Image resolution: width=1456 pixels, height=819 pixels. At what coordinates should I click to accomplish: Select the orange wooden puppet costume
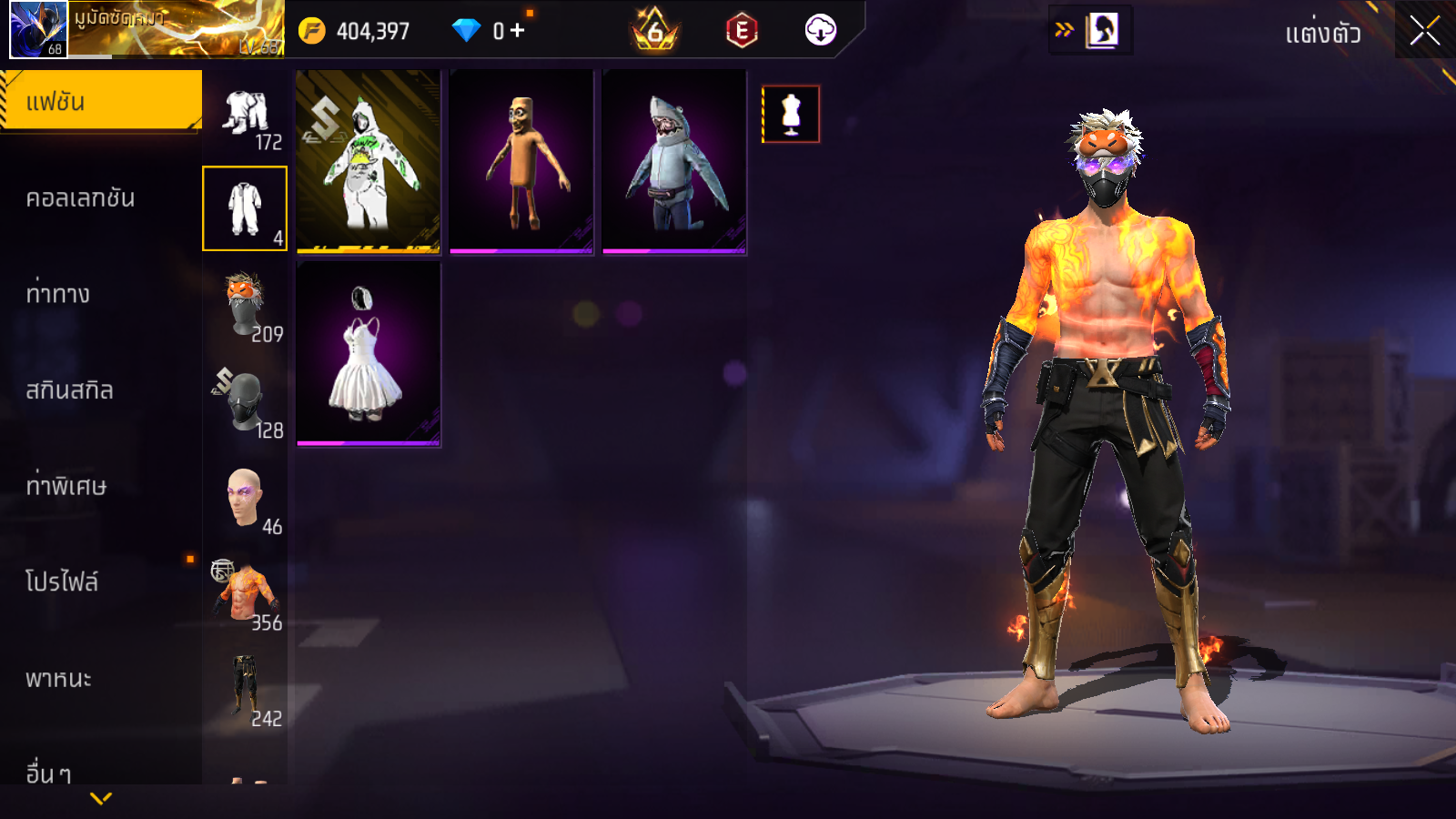tap(521, 162)
